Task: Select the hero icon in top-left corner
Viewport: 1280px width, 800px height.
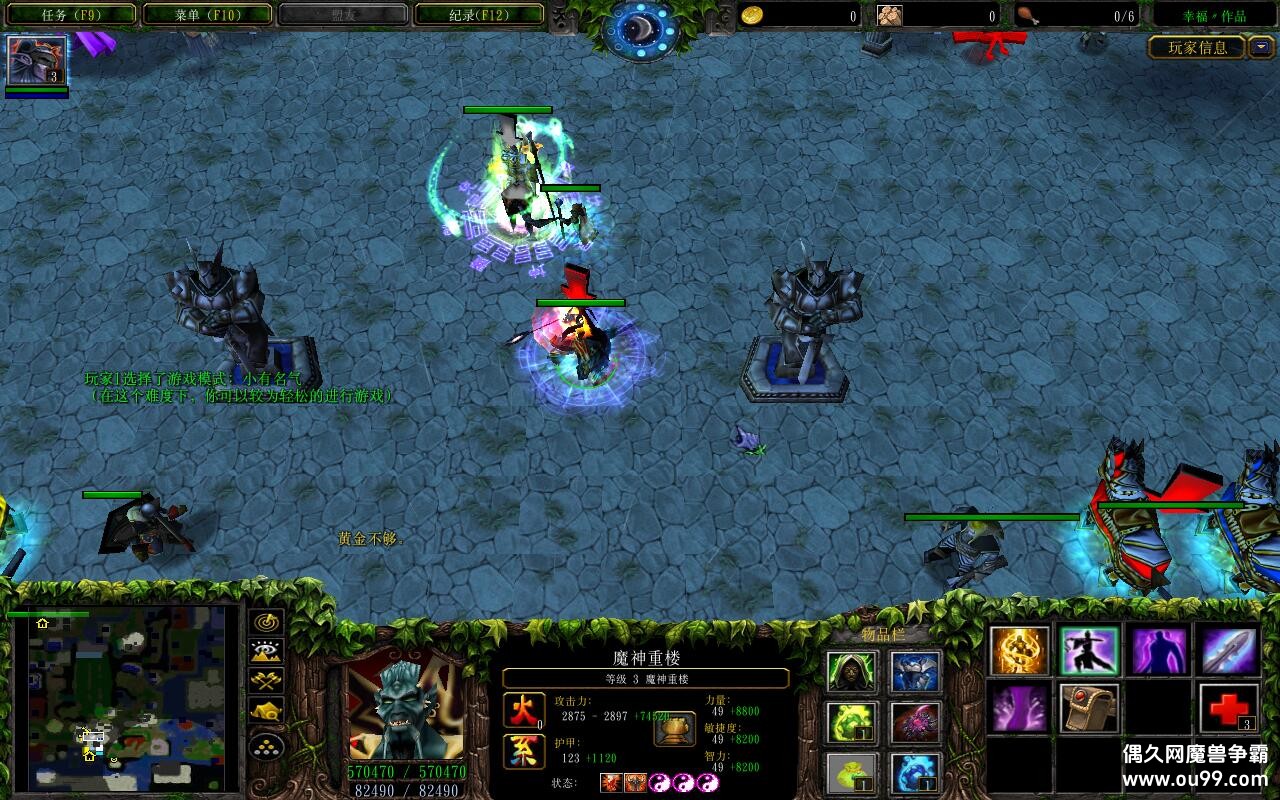Action: pos(37,60)
